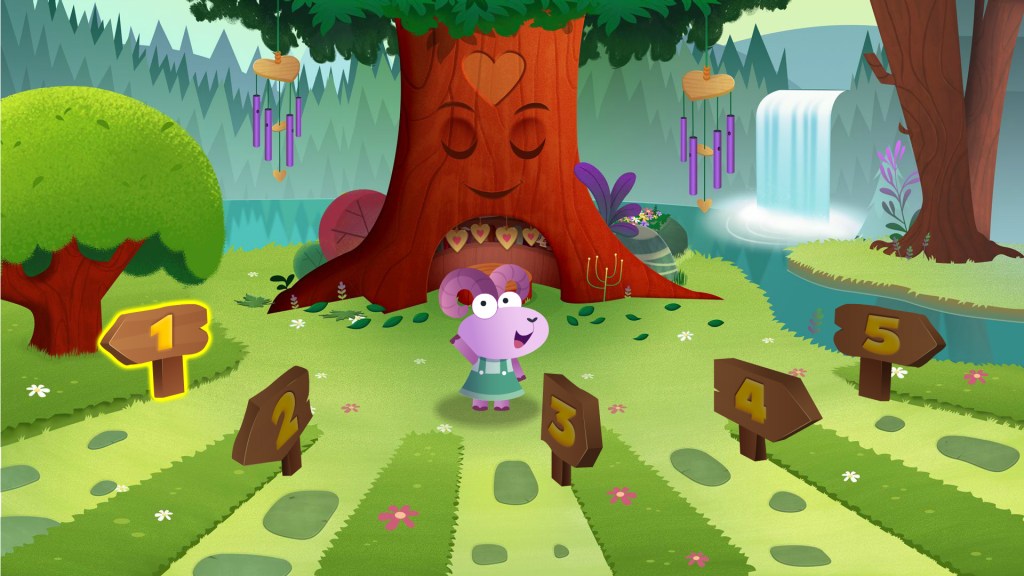The height and width of the screenshot is (576, 1024).
Task: Select the number 5 arrow sign
Action: [x=883, y=336]
